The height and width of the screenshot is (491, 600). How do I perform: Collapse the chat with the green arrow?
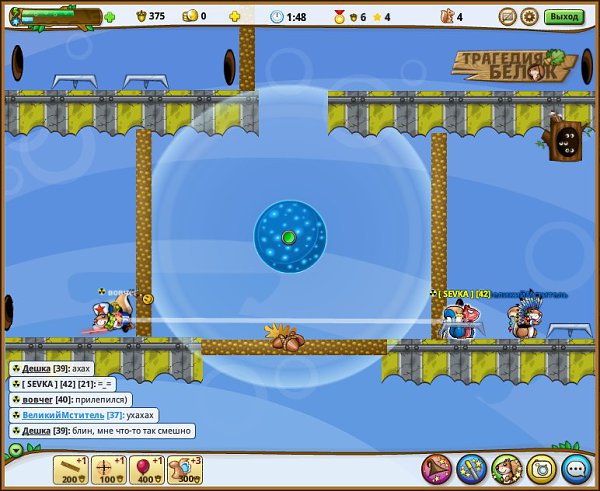click(15, 450)
